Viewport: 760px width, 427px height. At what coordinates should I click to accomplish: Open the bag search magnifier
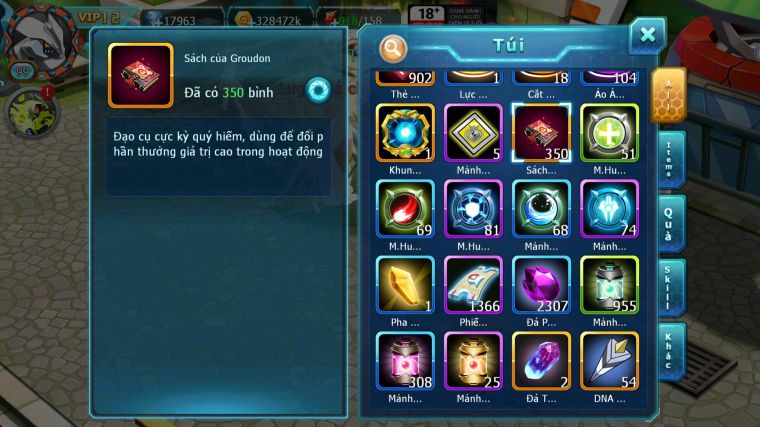pyautogui.click(x=394, y=48)
